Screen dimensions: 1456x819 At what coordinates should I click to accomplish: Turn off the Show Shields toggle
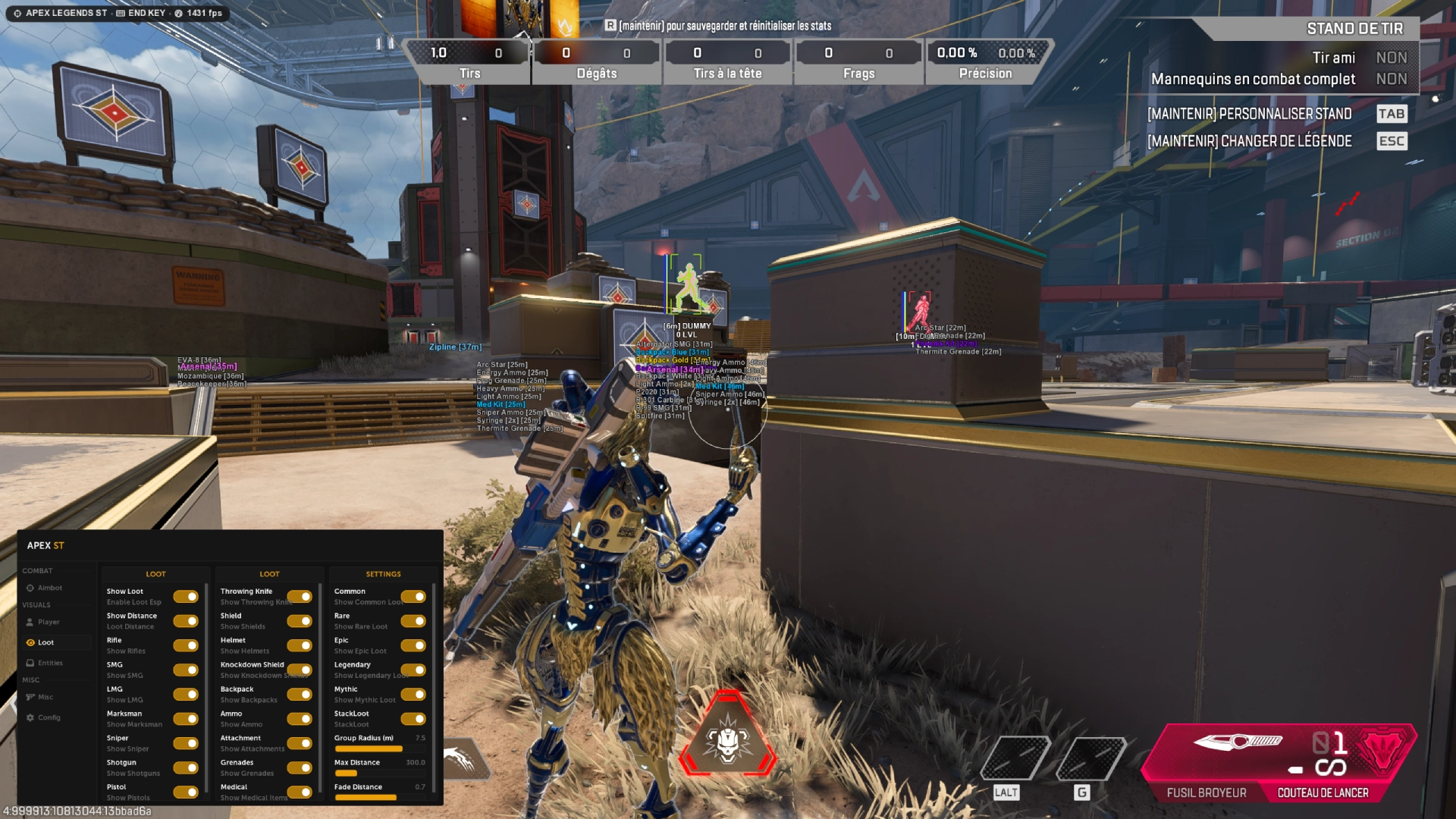point(301,621)
